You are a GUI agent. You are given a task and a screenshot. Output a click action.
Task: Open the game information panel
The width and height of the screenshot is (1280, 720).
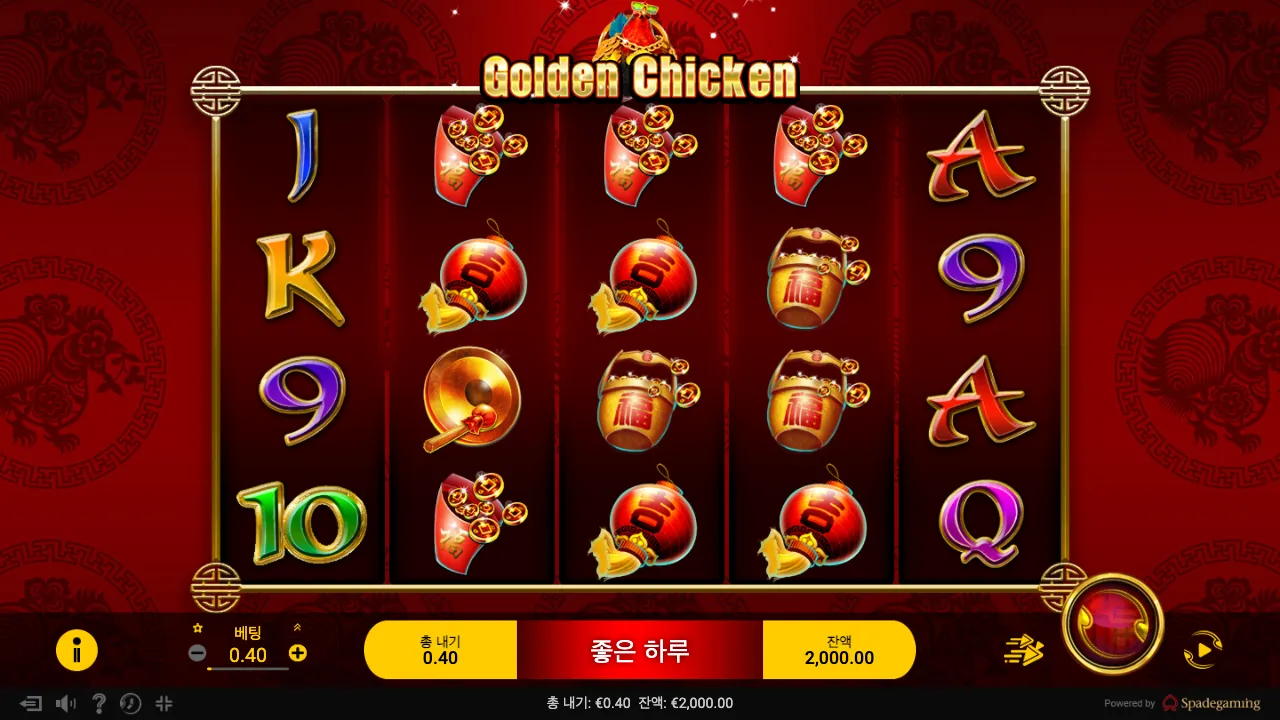77,650
